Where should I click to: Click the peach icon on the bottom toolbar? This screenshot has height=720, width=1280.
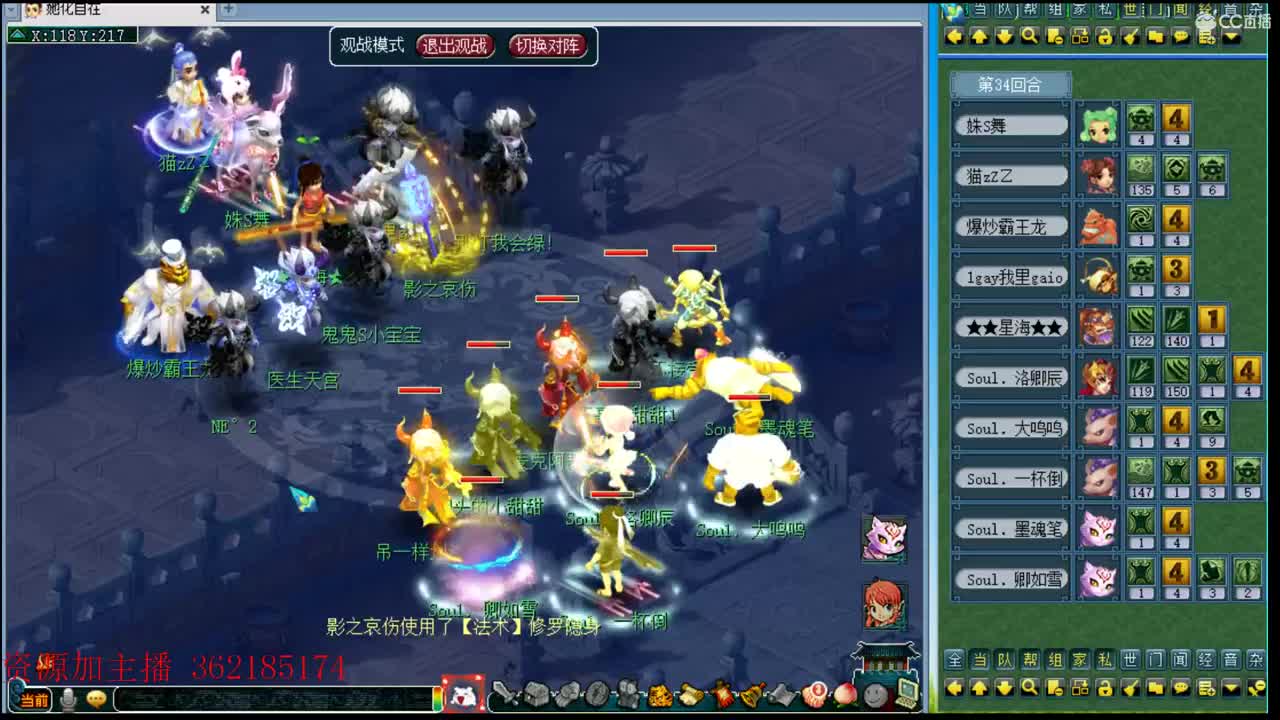point(843,694)
